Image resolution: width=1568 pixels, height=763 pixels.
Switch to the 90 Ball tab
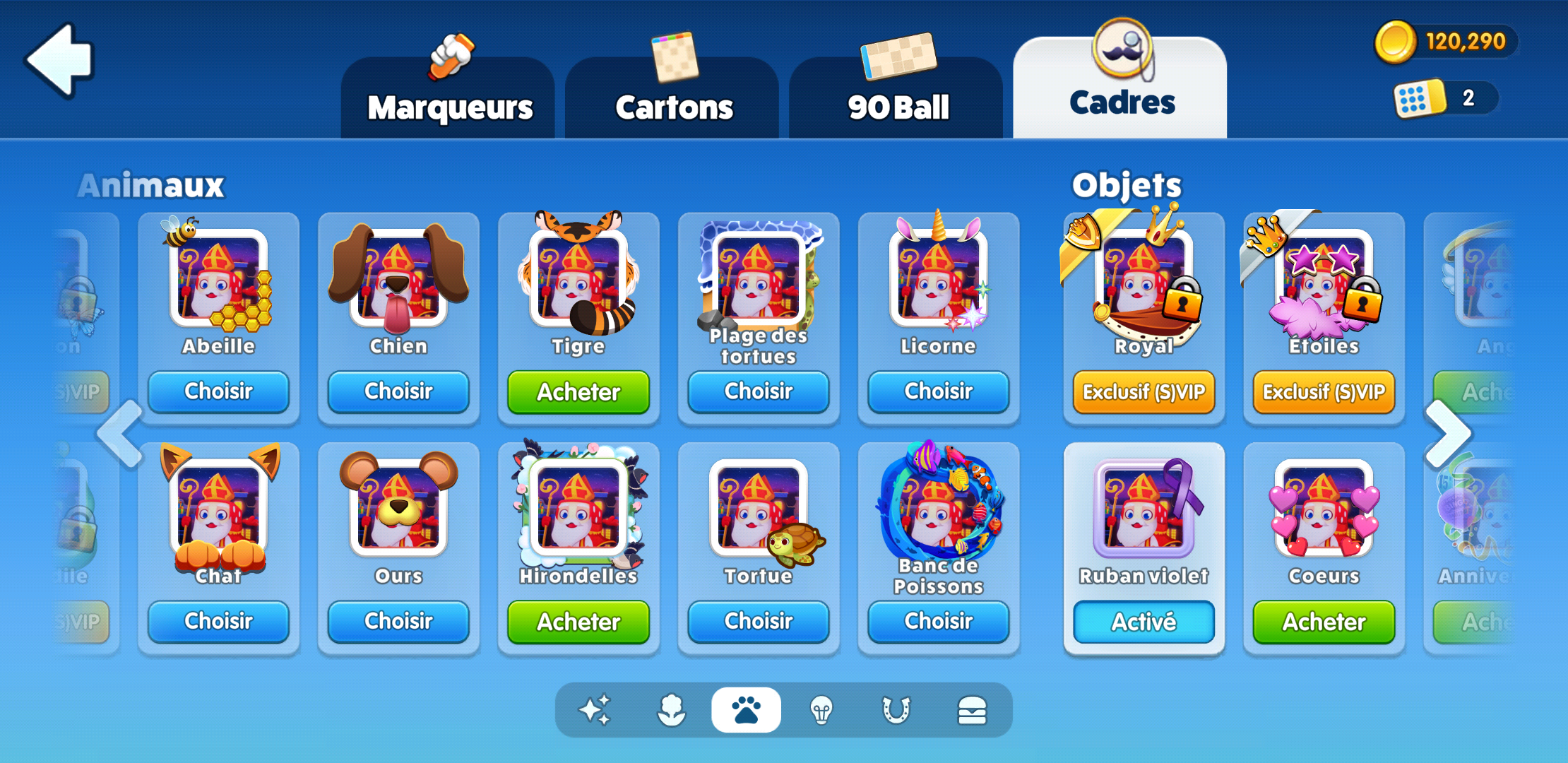pos(896,106)
